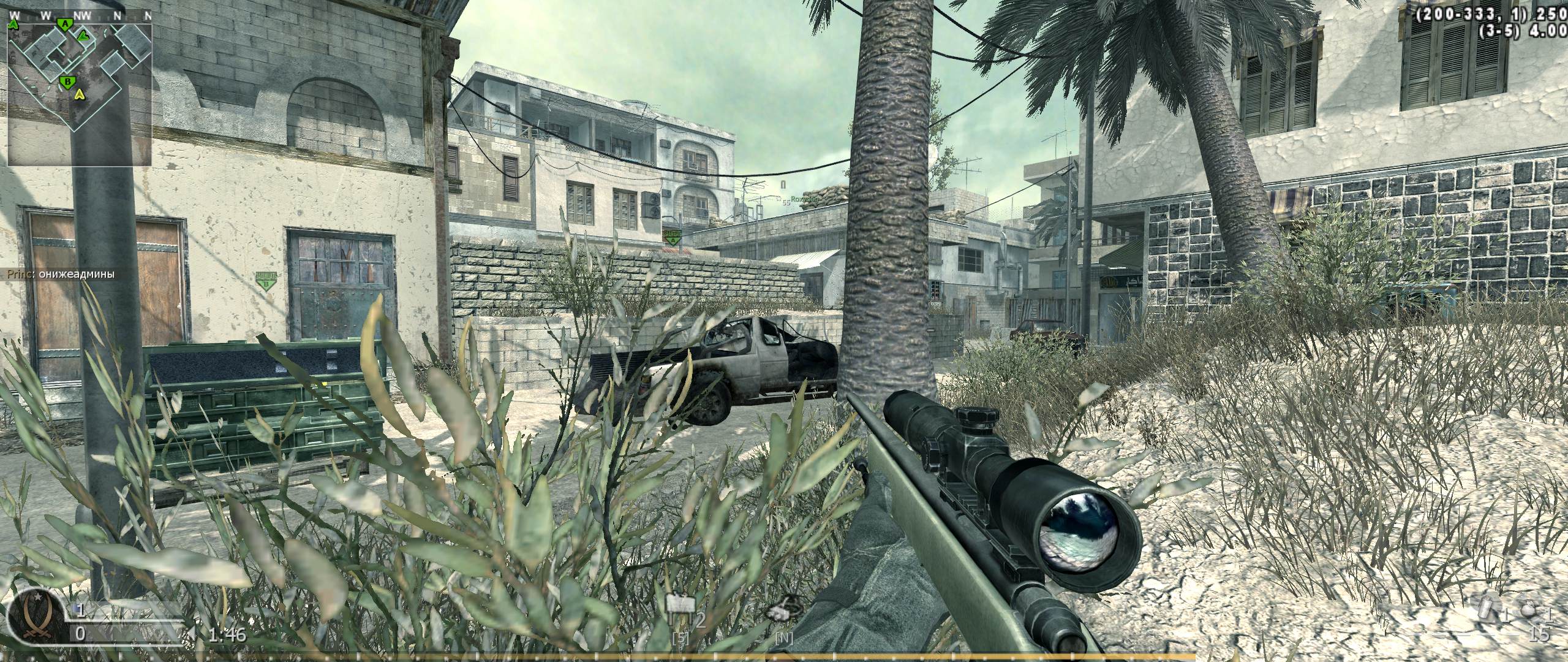Viewport: 1568px width, 662px height.
Task: Click the grenade count [5] indicator
Action: pos(682,639)
